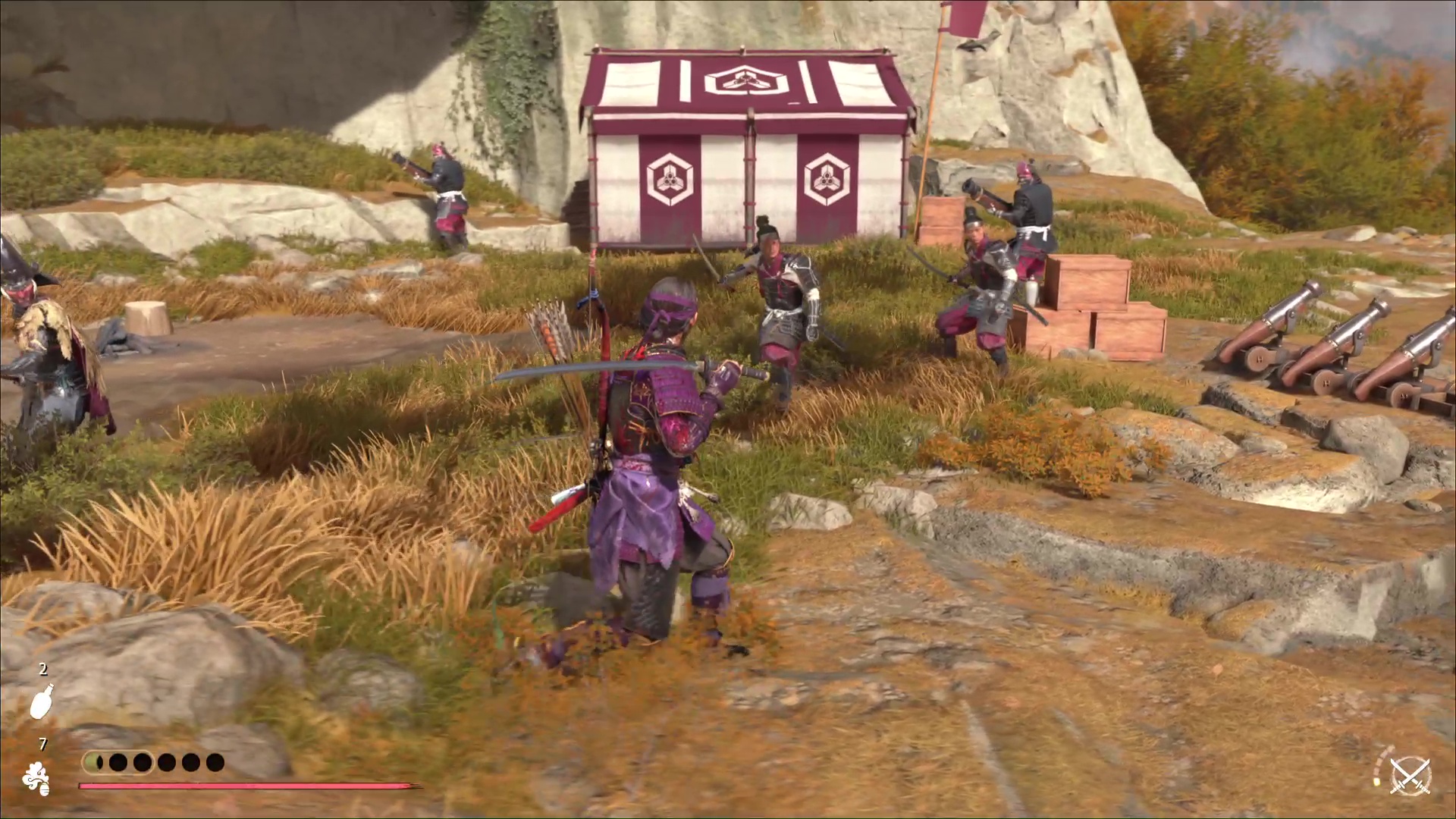Screen dimensions: 1456x819
Task: Use the smoke bomb item icon
Action: pos(36,778)
